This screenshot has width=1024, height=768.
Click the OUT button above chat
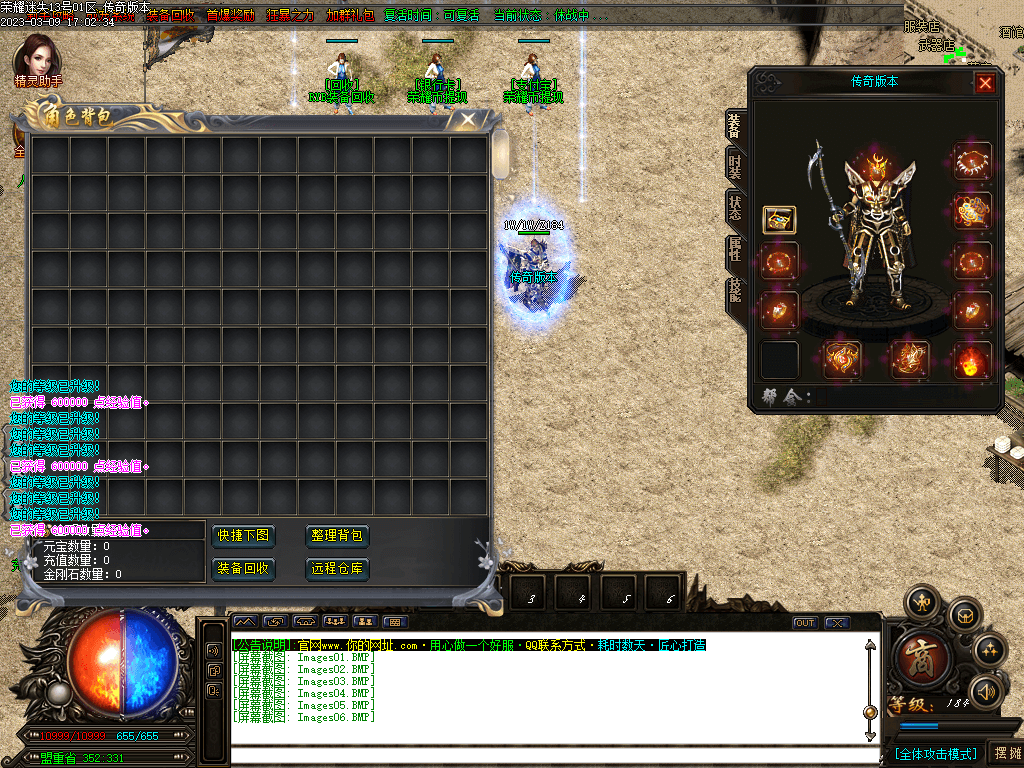point(805,623)
